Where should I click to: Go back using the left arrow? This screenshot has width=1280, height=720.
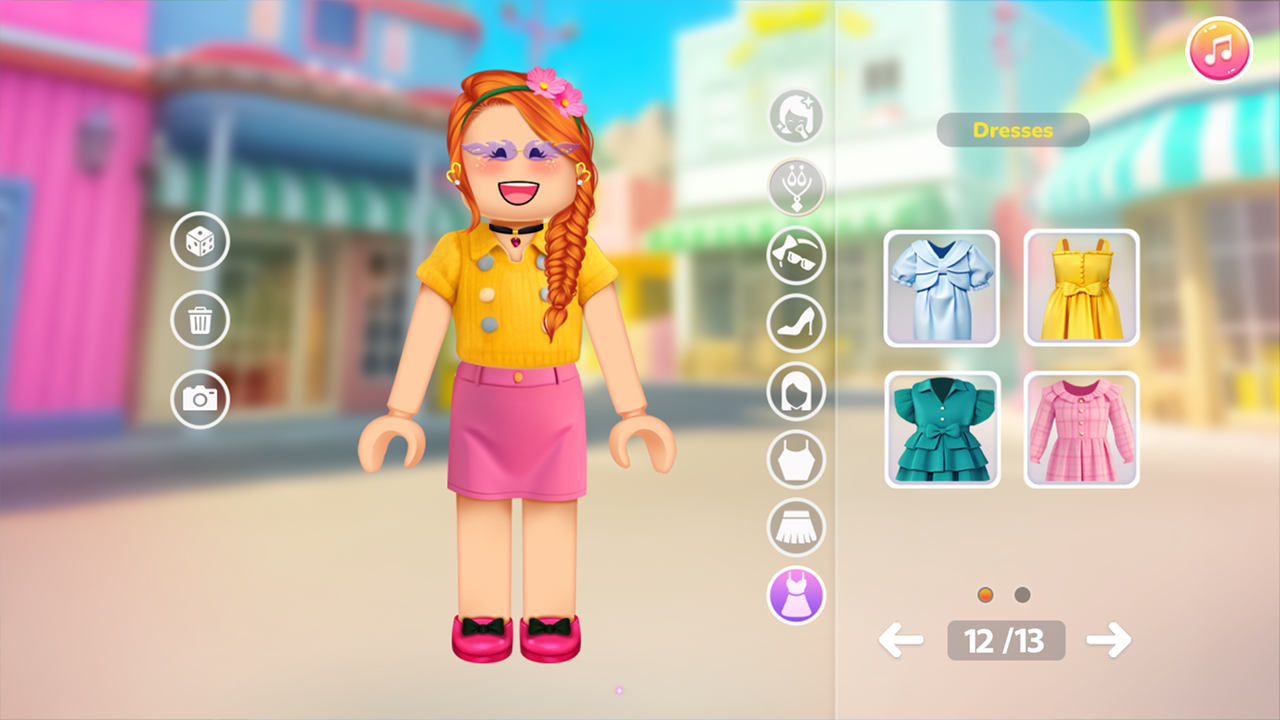click(900, 640)
